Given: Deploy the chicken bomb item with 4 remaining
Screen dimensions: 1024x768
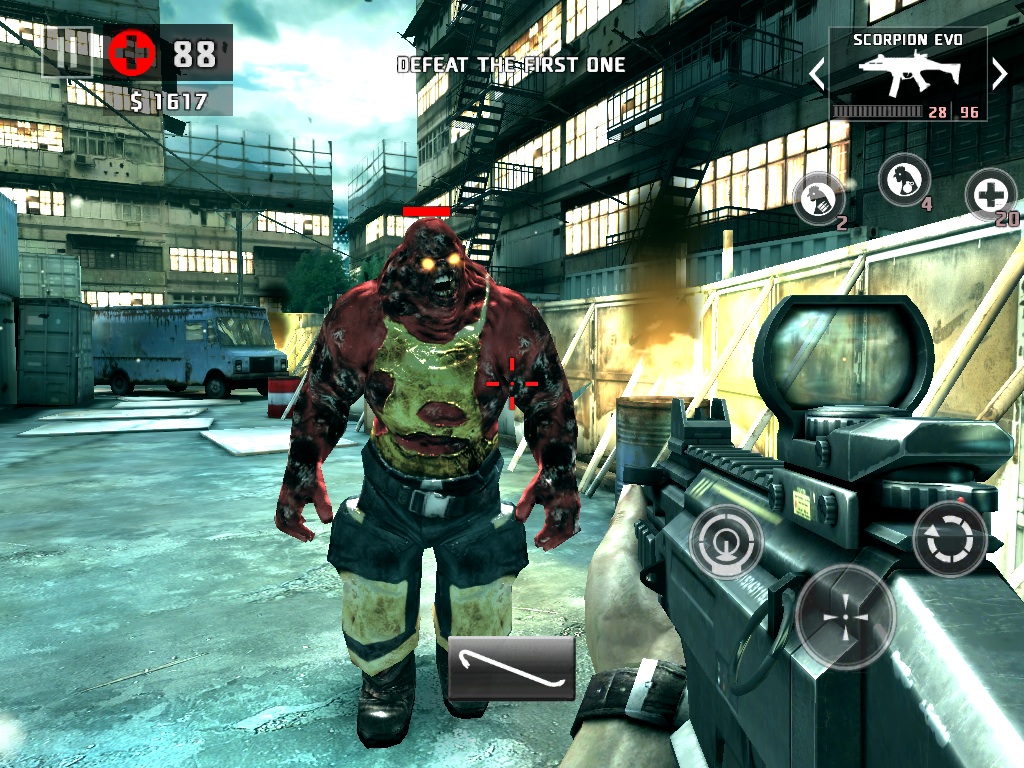Looking at the screenshot, I should point(903,181).
